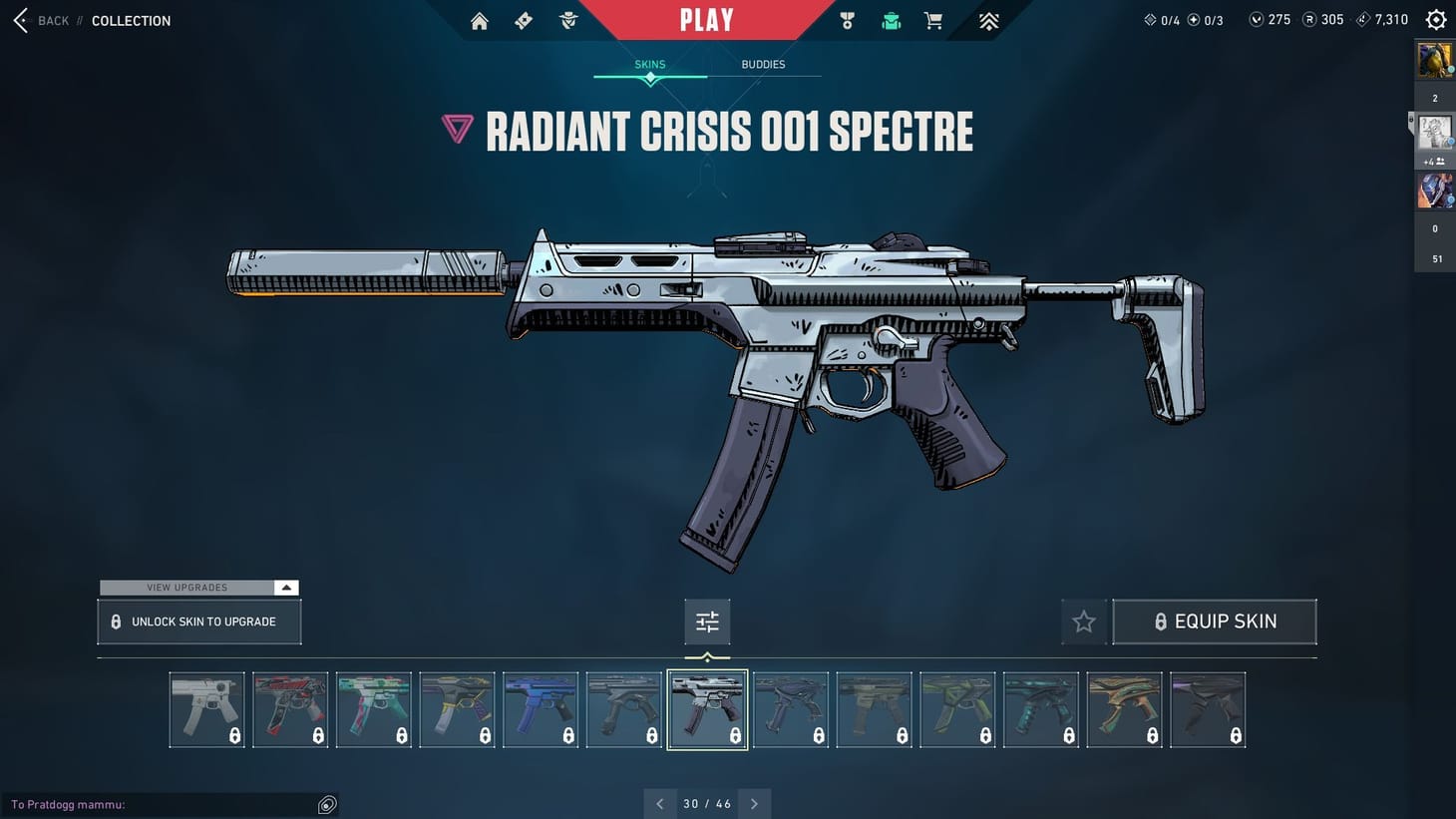Screen dimensions: 1456x819
Task: Open the Home screen icon
Action: coord(479,20)
